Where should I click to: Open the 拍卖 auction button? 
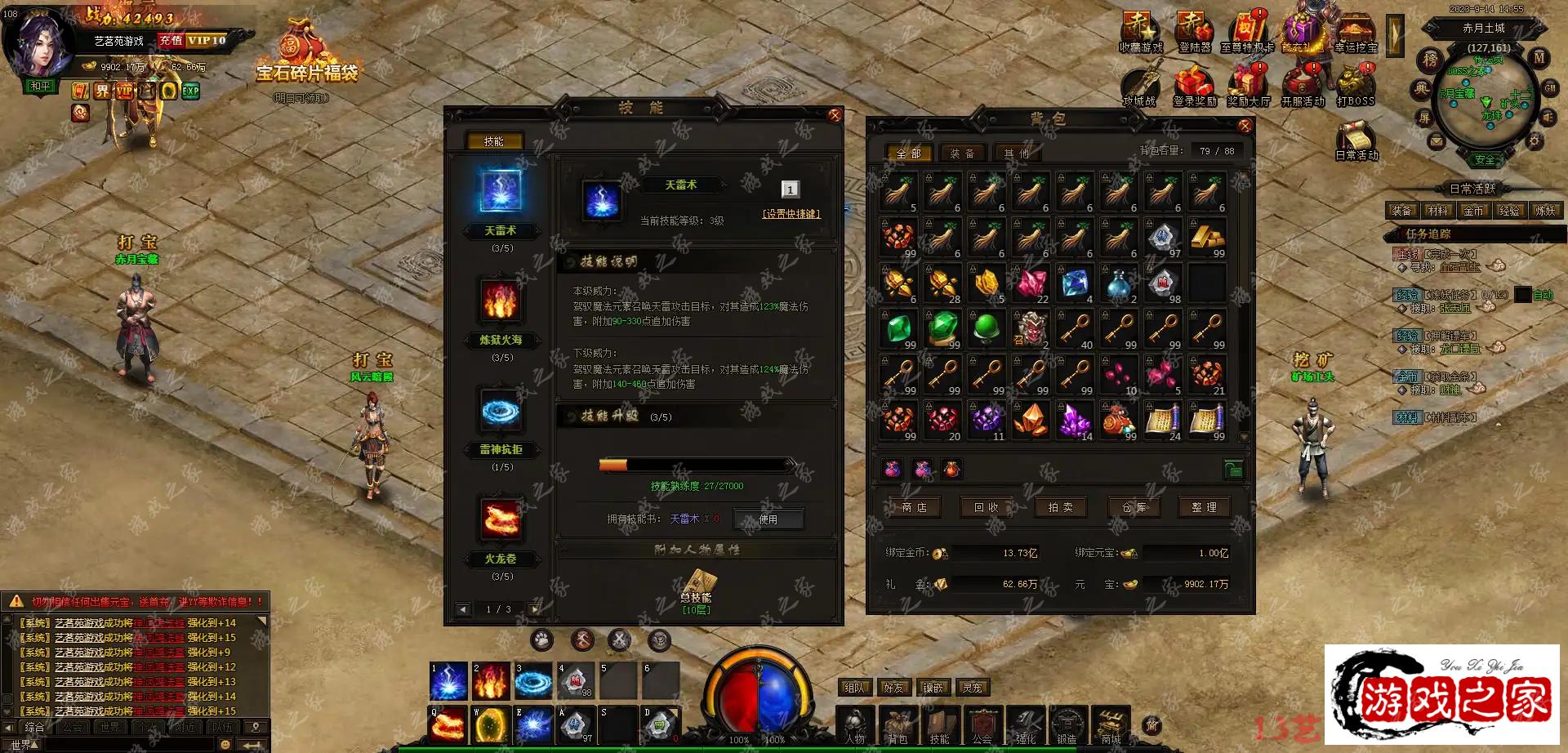(x=1060, y=507)
